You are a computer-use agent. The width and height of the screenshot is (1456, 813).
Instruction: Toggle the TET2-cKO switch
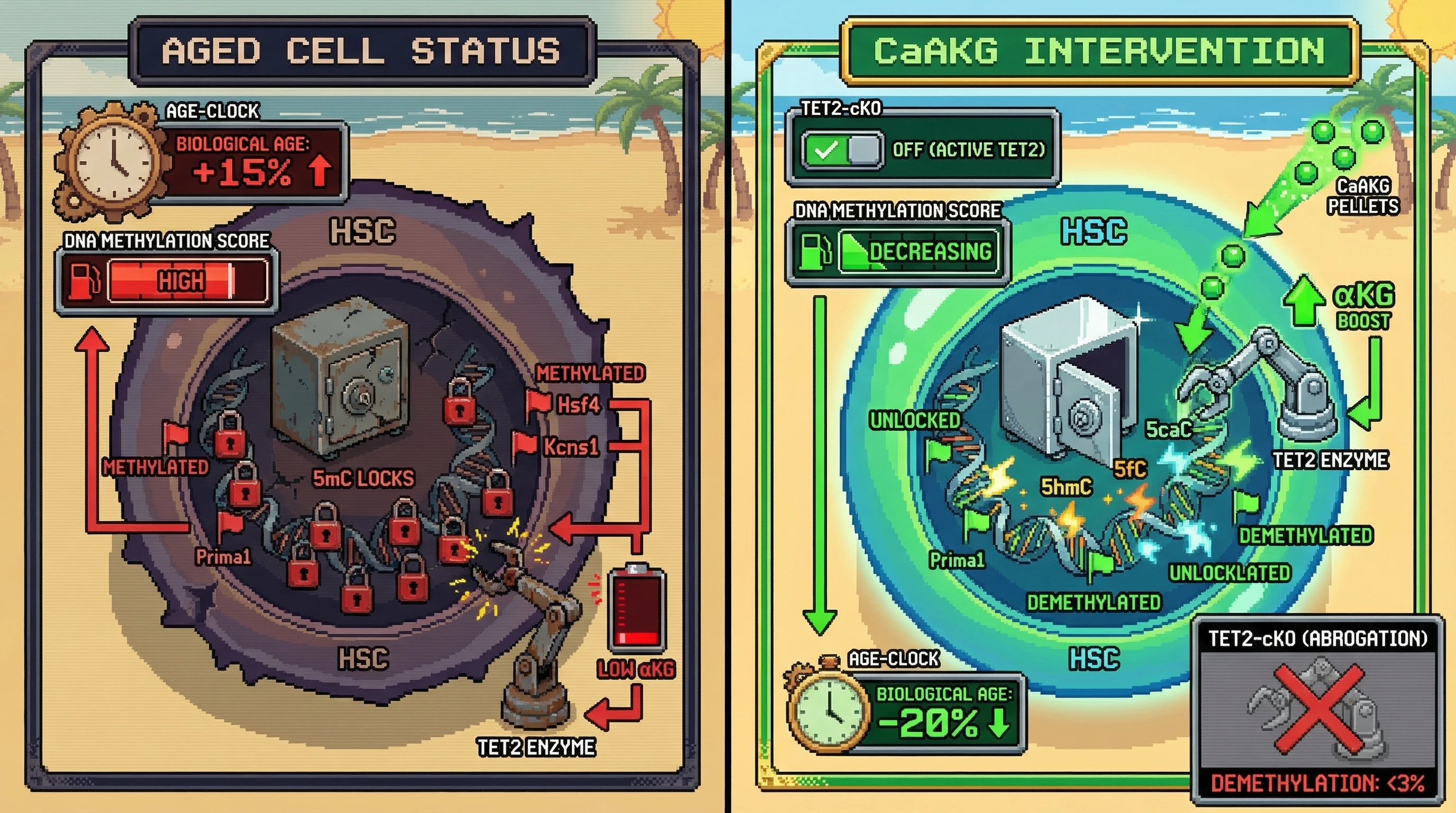point(842,150)
